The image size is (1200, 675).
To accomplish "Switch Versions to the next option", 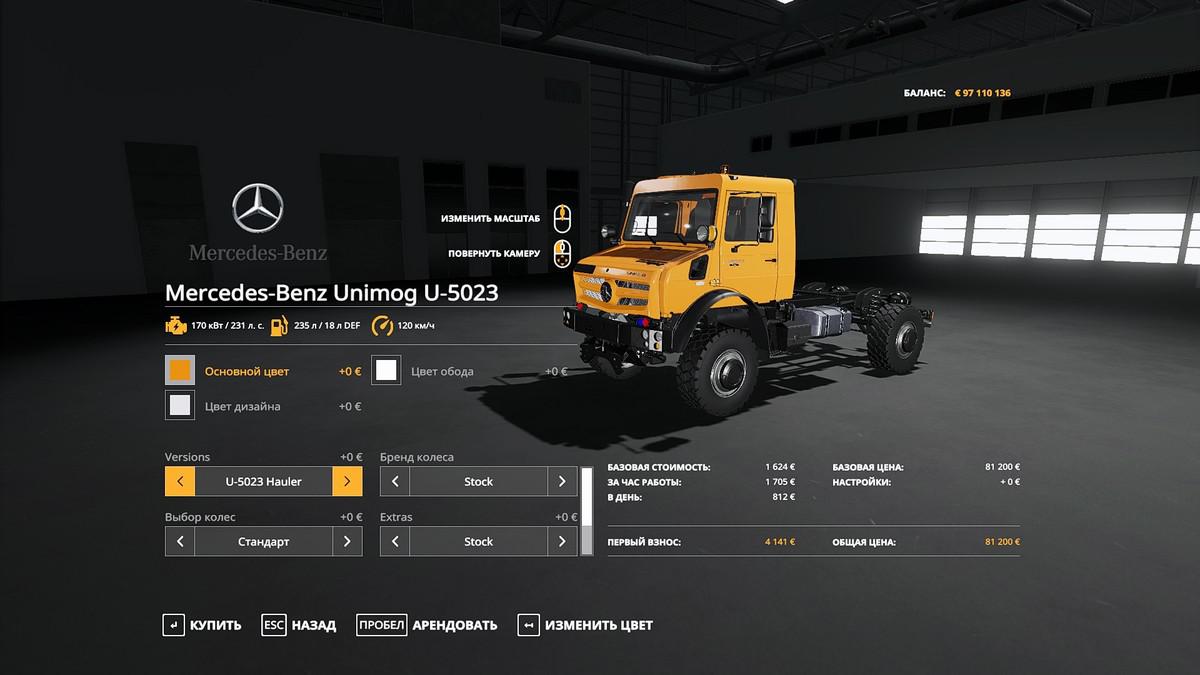I will click(x=347, y=481).
